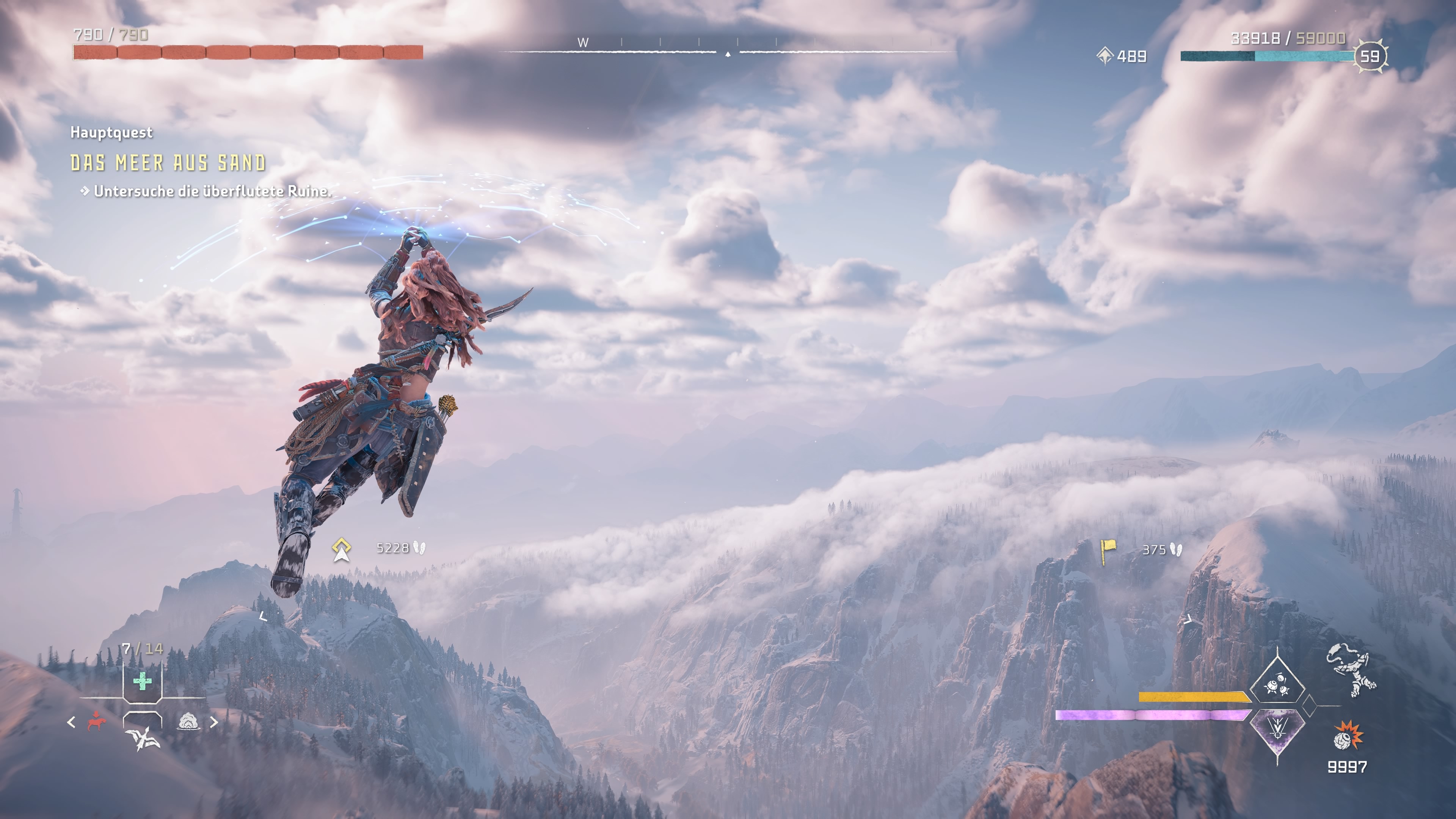Activate the purple Valor Surge diamond
The image size is (1456, 819).
1277,731
